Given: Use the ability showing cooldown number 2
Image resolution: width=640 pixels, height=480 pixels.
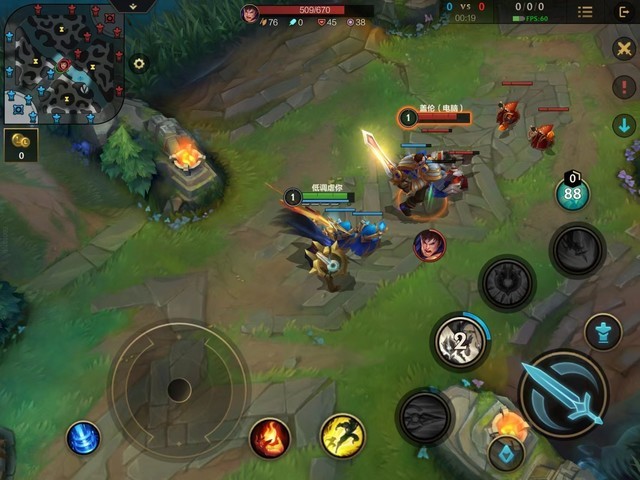Looking at the screenshot, I should (x=459, y=341).
